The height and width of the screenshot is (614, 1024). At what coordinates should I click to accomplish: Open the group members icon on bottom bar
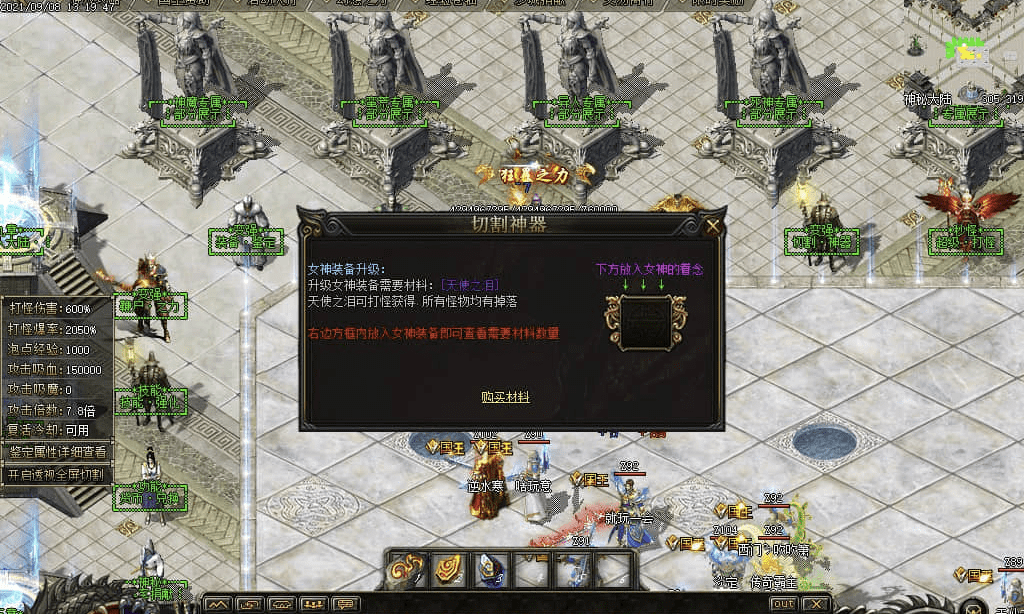(x=314, y=604)
